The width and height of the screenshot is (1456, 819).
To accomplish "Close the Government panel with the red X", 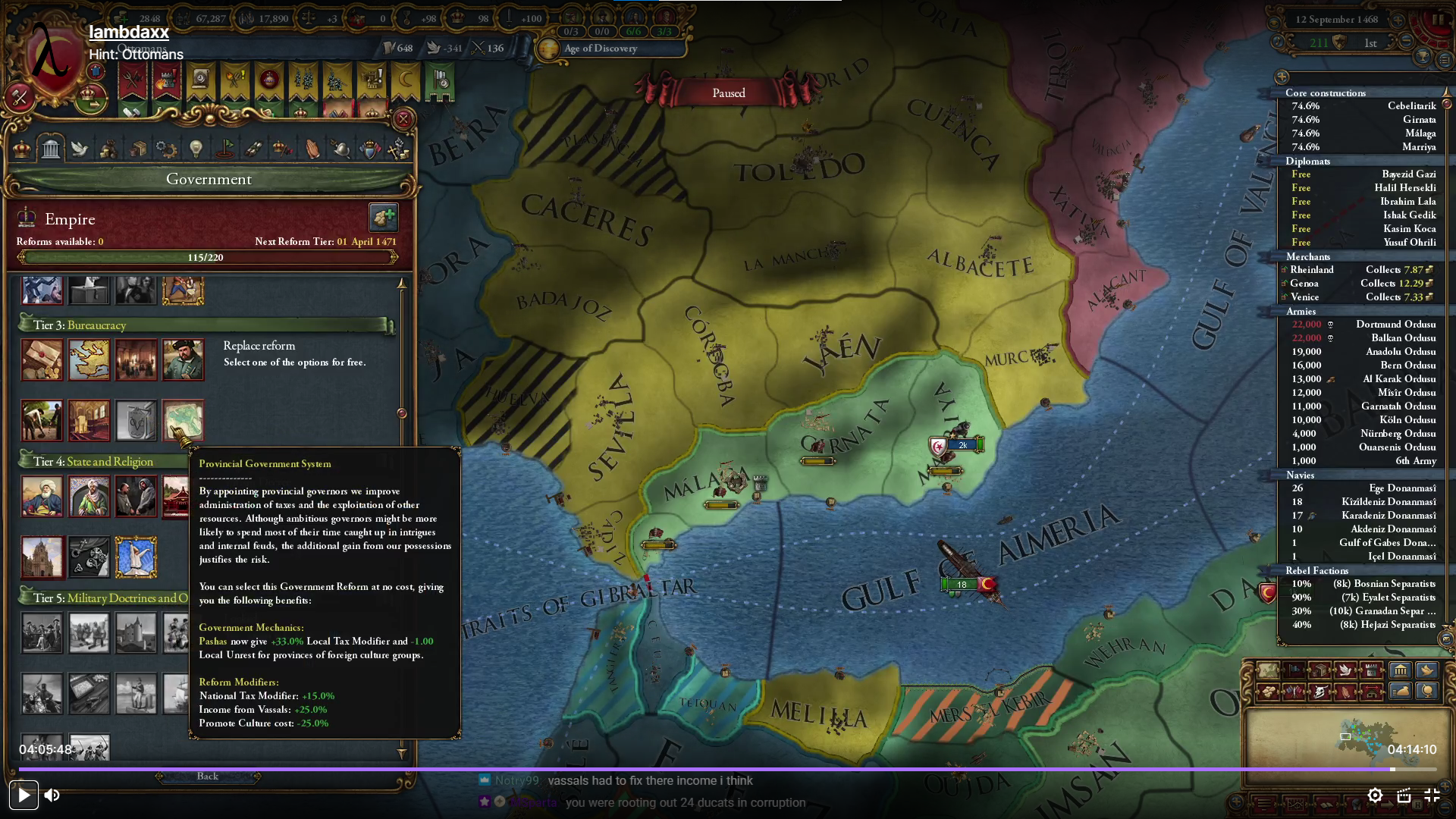I will [x=403, y=119].
